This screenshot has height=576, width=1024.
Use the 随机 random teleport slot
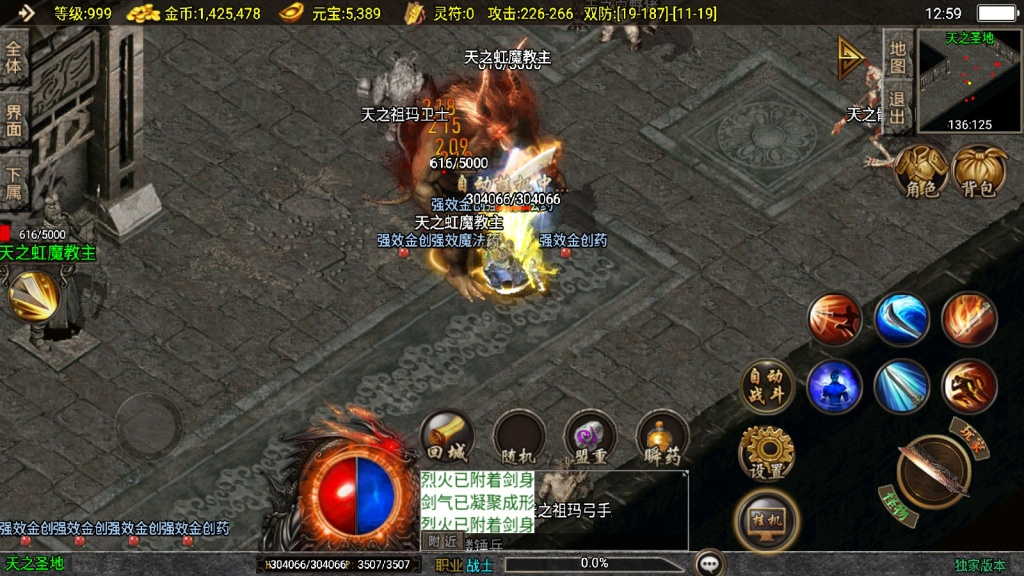pyautogui.click(x=518, y=438)
